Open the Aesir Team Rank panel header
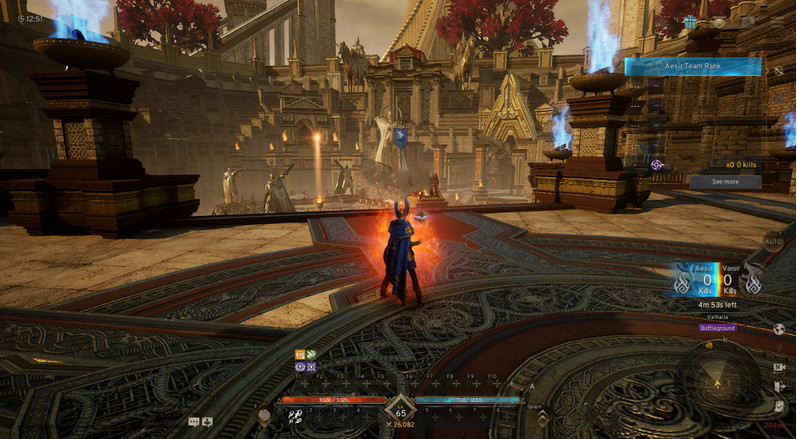 [x=693, y=66]
